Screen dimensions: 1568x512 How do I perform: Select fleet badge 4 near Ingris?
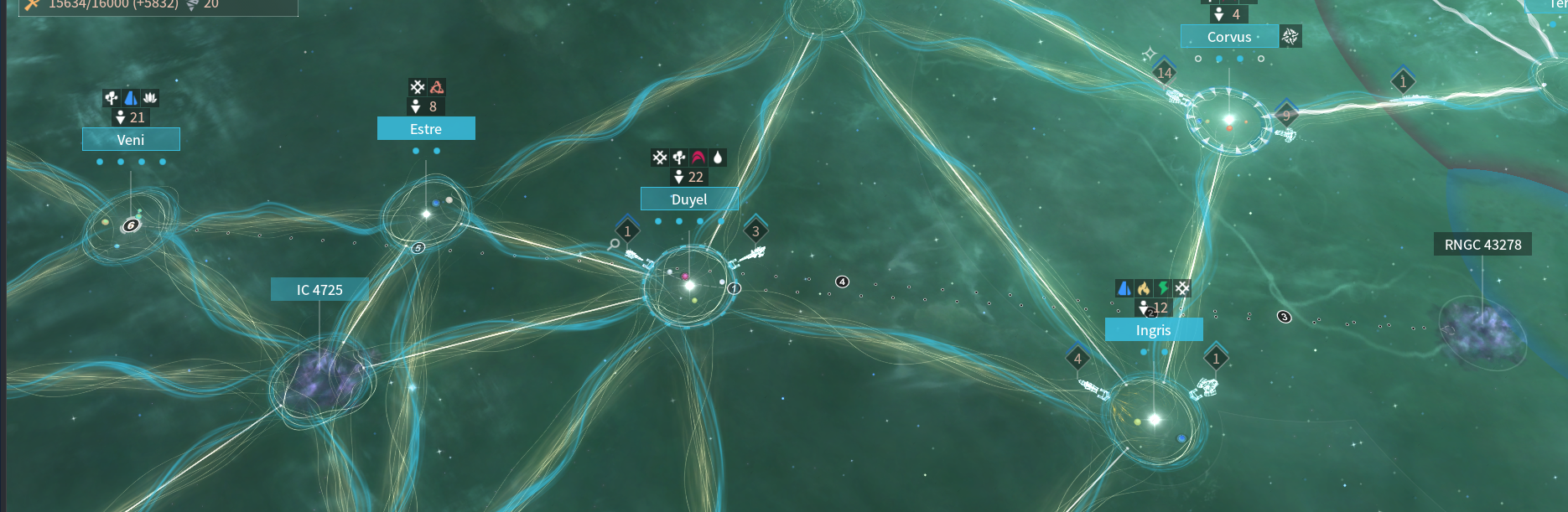1077,359
